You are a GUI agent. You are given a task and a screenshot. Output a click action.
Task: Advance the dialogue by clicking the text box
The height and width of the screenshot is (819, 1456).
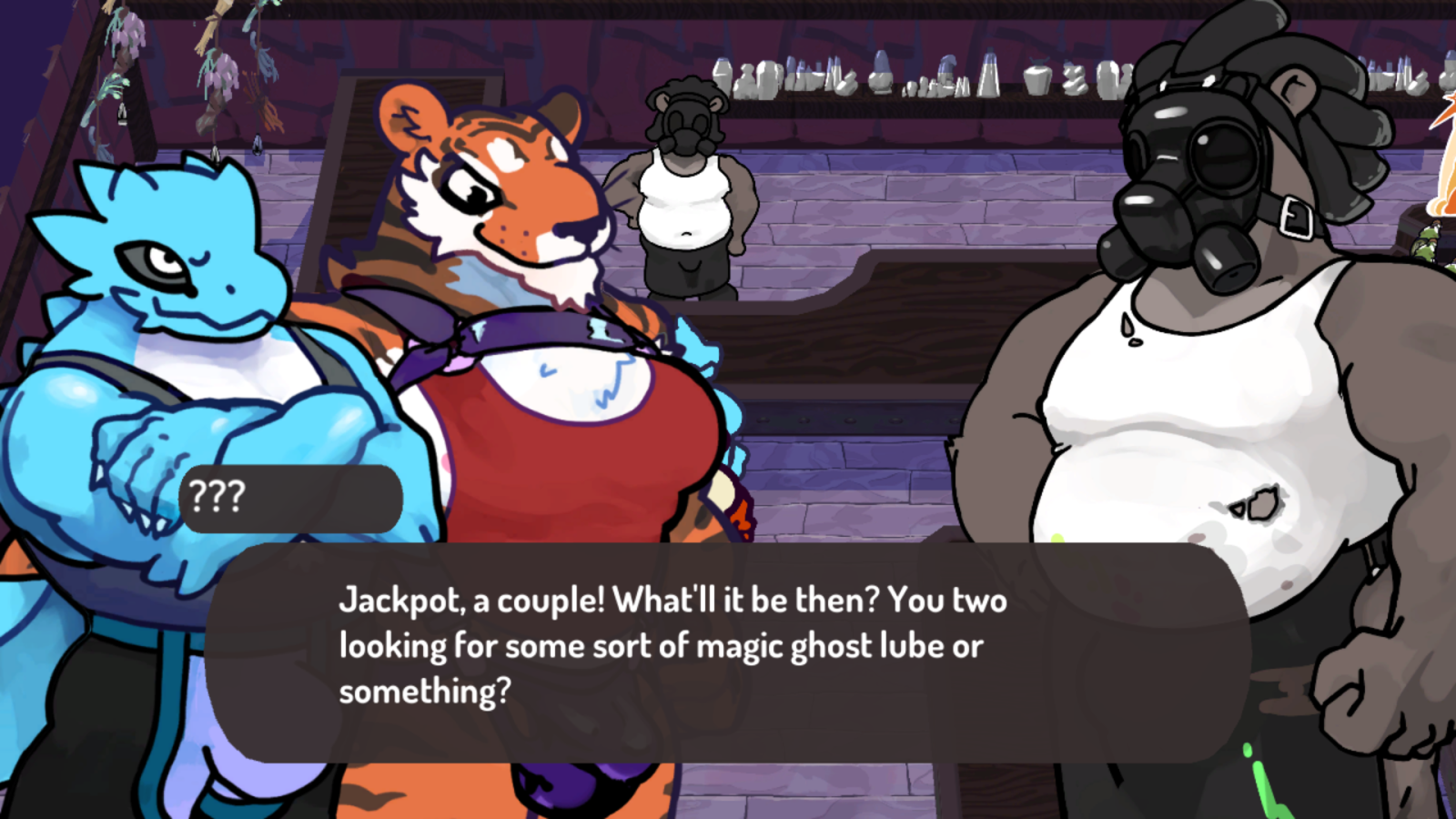tap(728, 652)
